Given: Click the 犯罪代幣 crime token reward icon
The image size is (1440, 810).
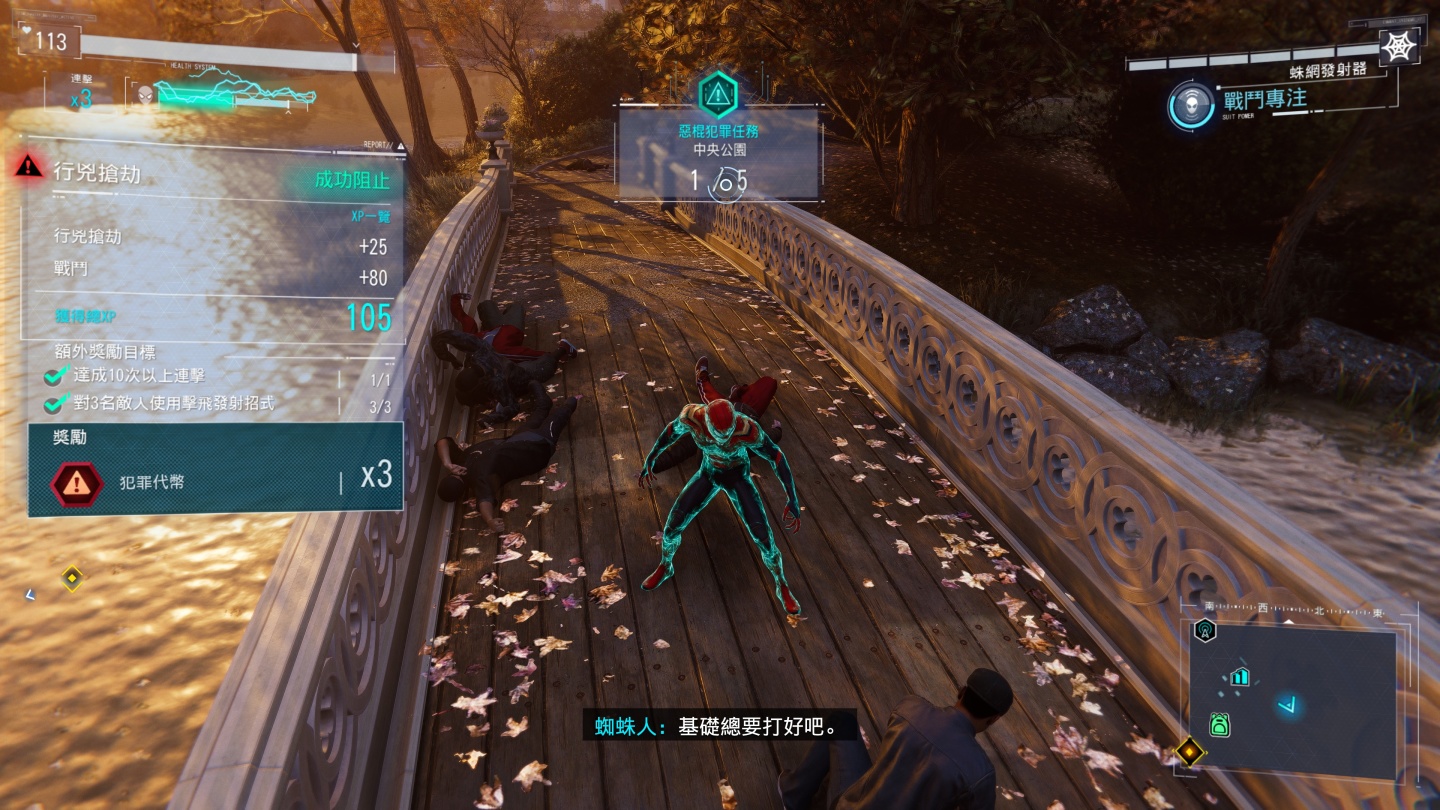Looking at the screenshot, I should click(77, 482).
